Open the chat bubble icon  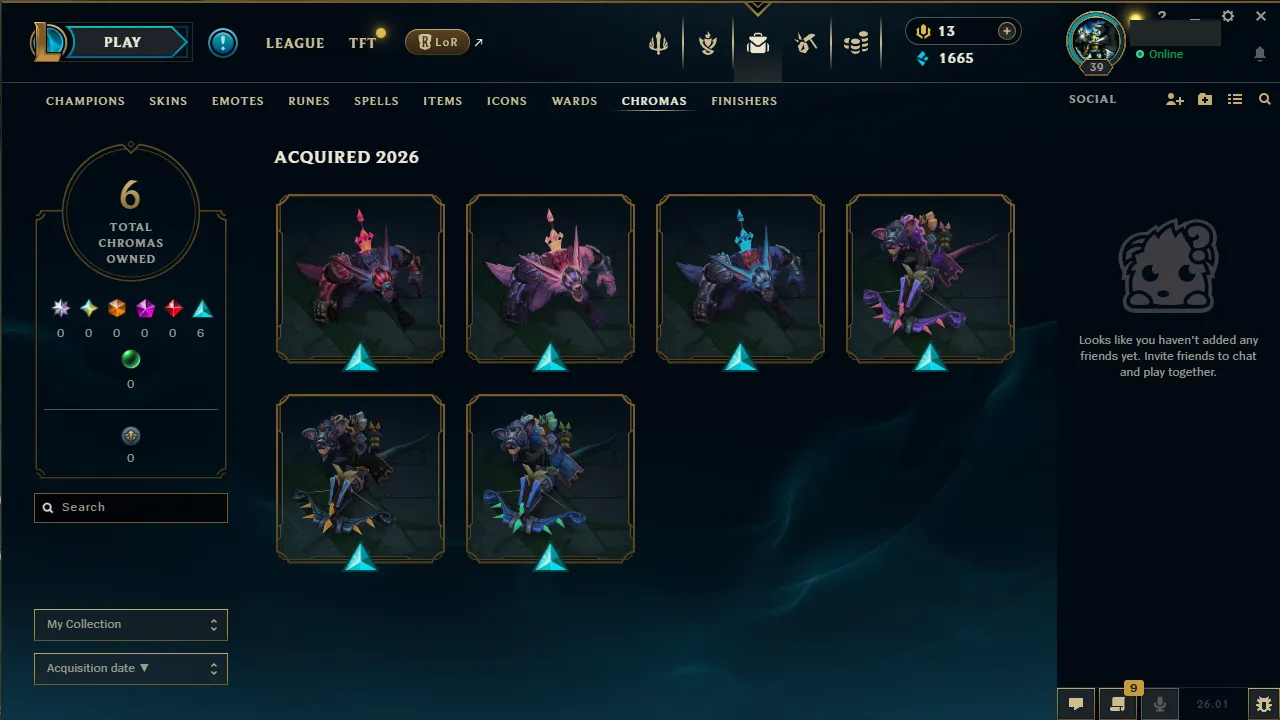[1075, 704]
